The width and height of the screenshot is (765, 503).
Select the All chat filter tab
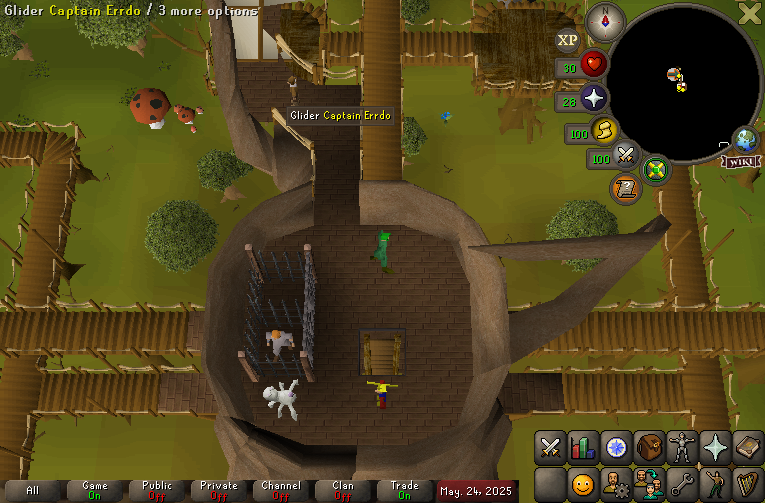tap(33, 490)
